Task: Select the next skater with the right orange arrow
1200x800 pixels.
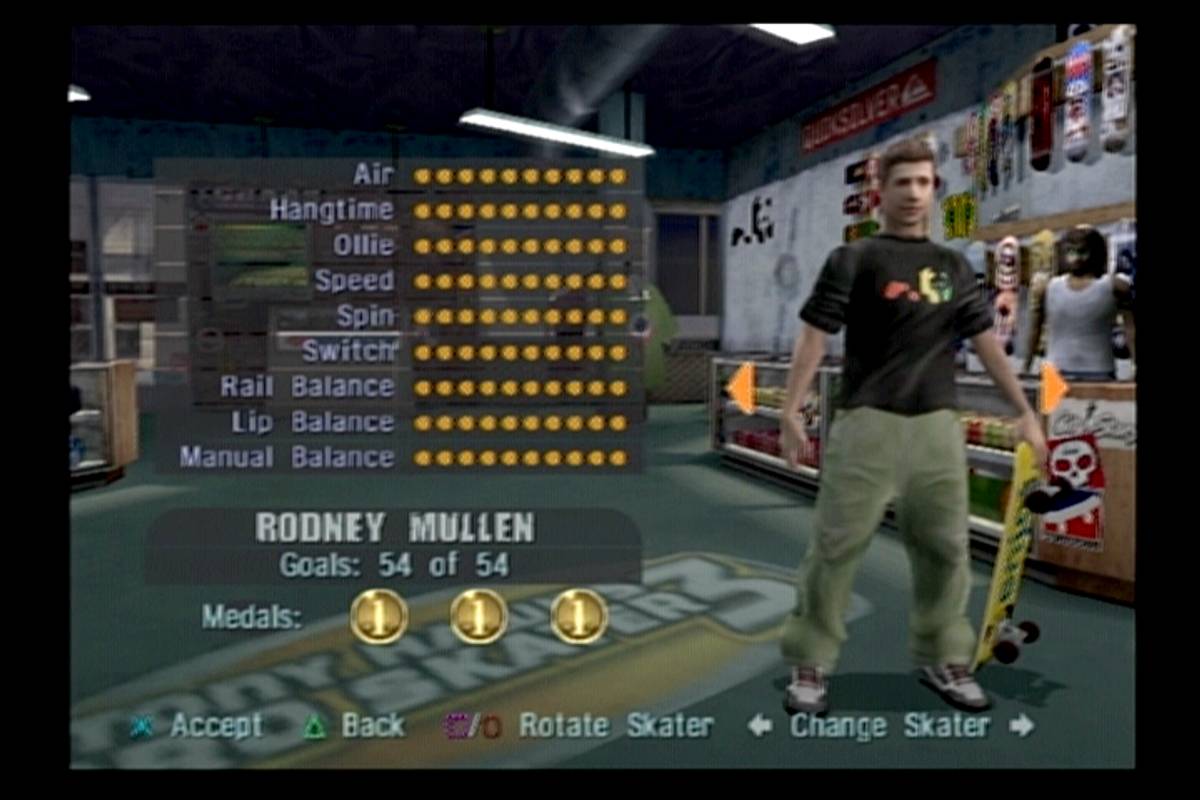Action: [x=1053, y=388]
